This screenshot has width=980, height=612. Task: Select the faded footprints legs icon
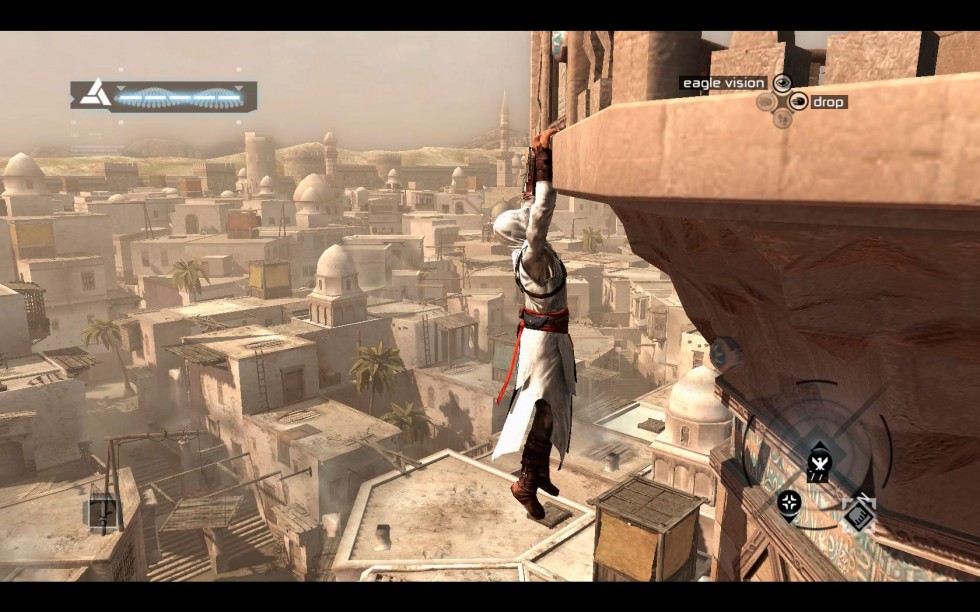pos(783,118)
